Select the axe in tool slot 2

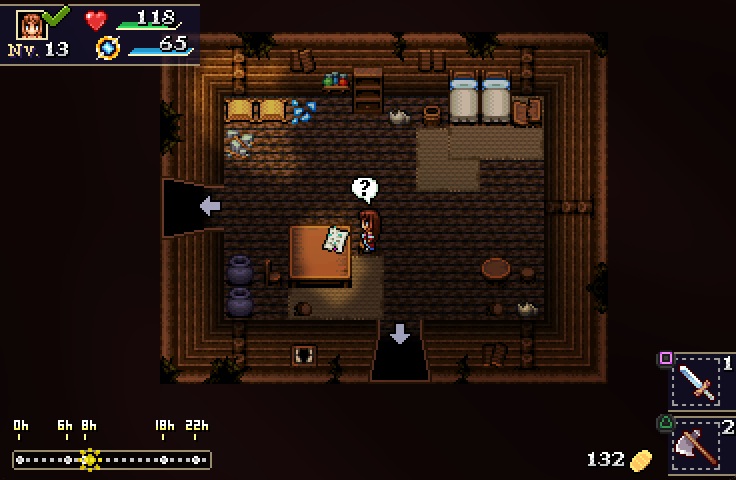(x=696, y=444)
